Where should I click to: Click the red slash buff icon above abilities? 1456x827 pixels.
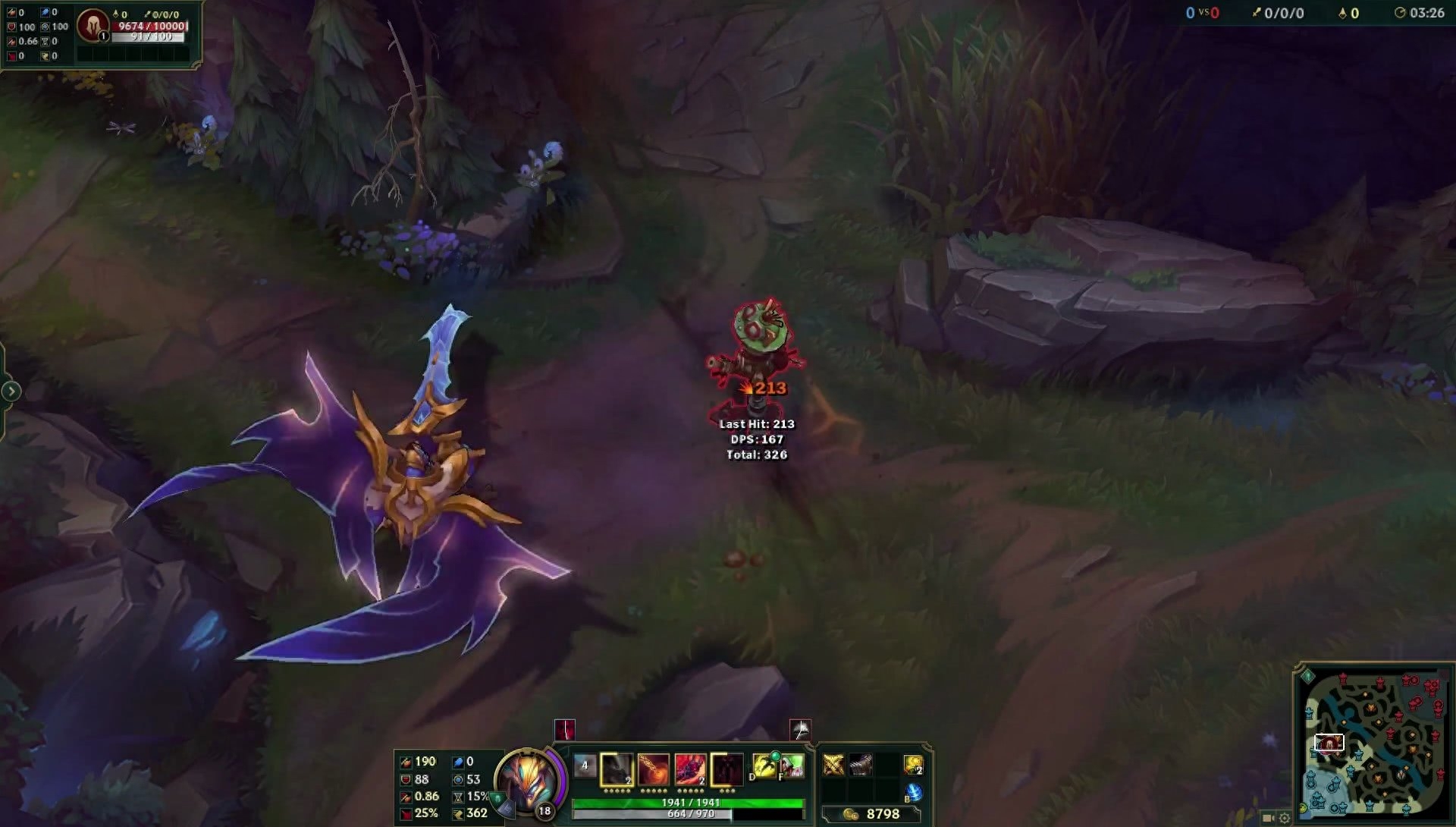[565, 730]
